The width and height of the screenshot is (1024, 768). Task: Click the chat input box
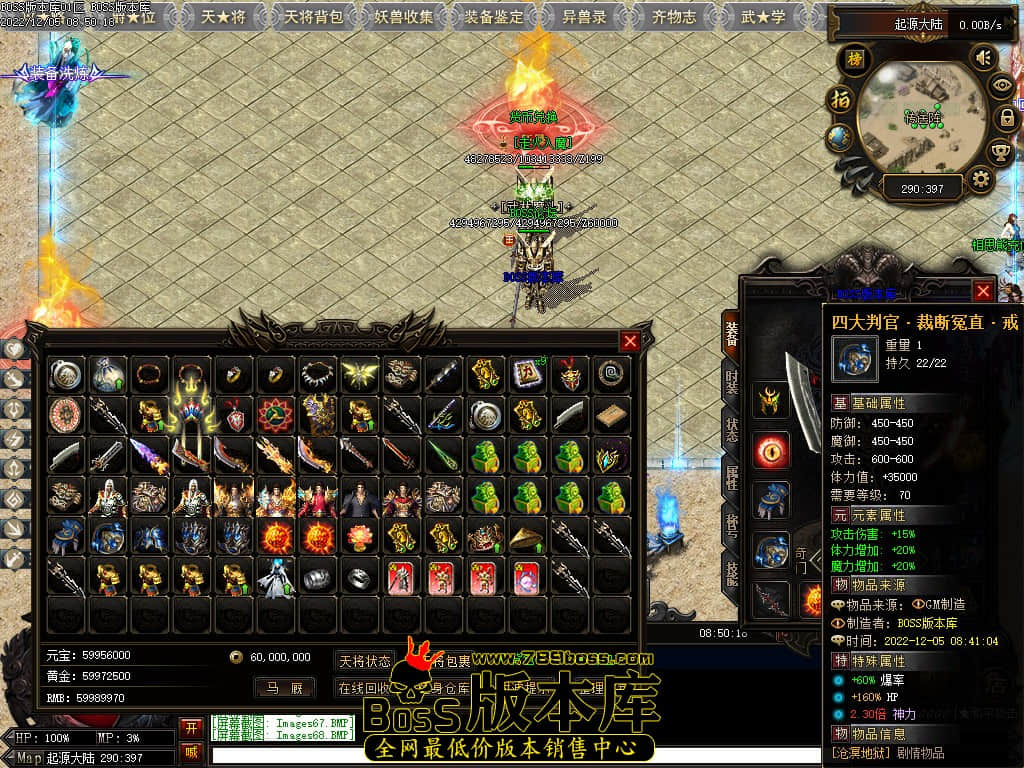500,755
